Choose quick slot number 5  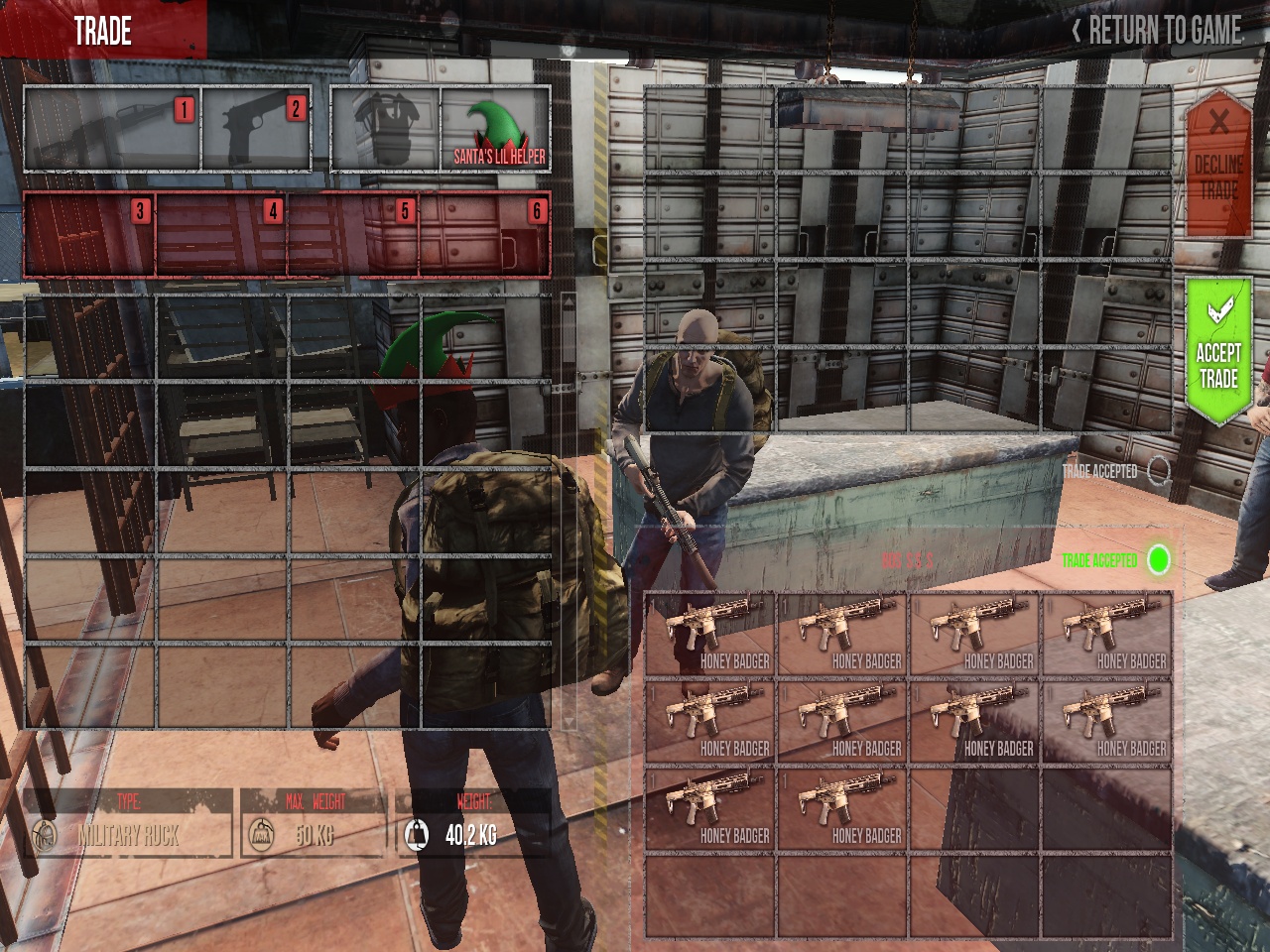(353, 235)
